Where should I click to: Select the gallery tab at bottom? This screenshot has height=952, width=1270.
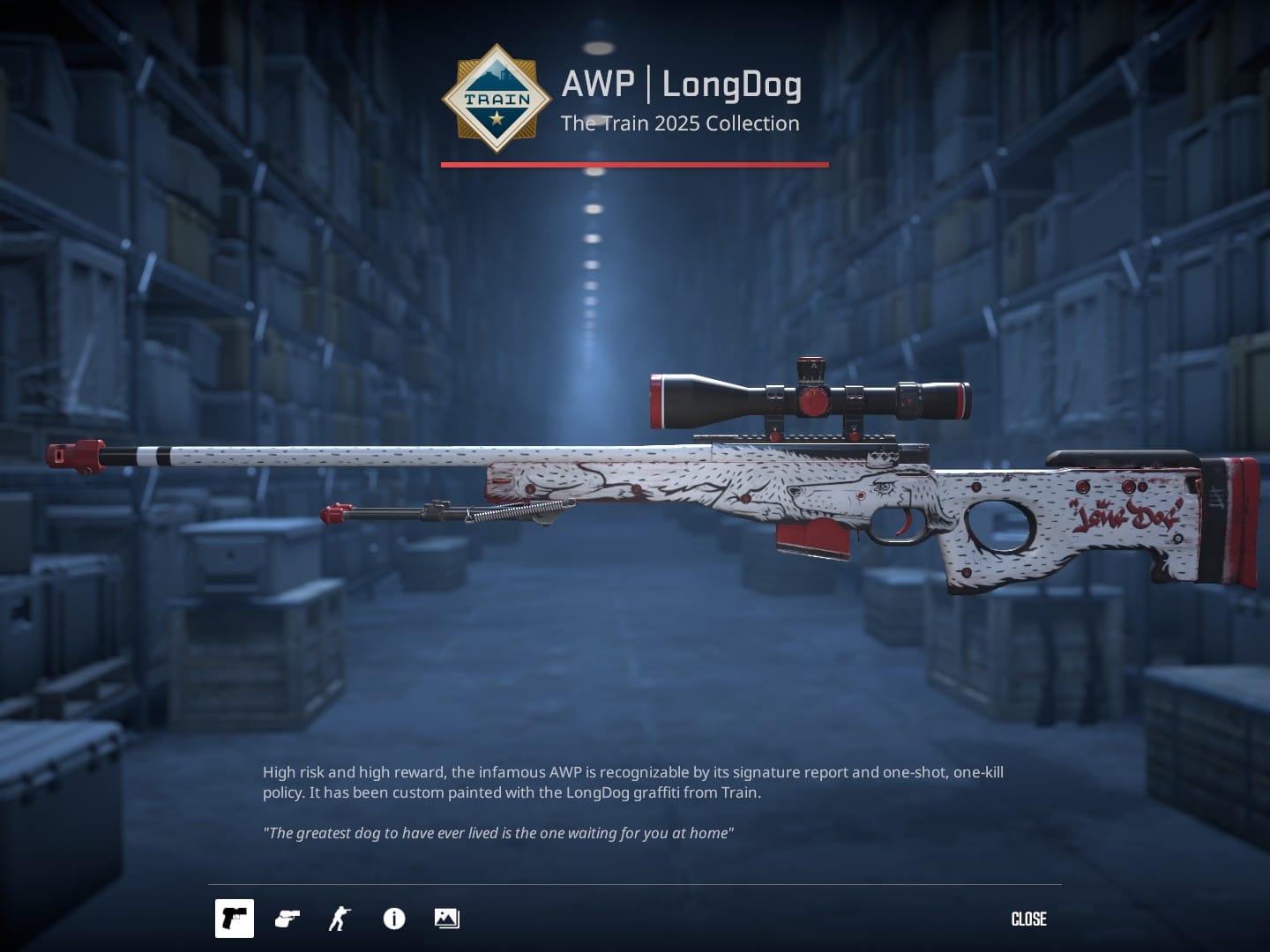(445, 919)
